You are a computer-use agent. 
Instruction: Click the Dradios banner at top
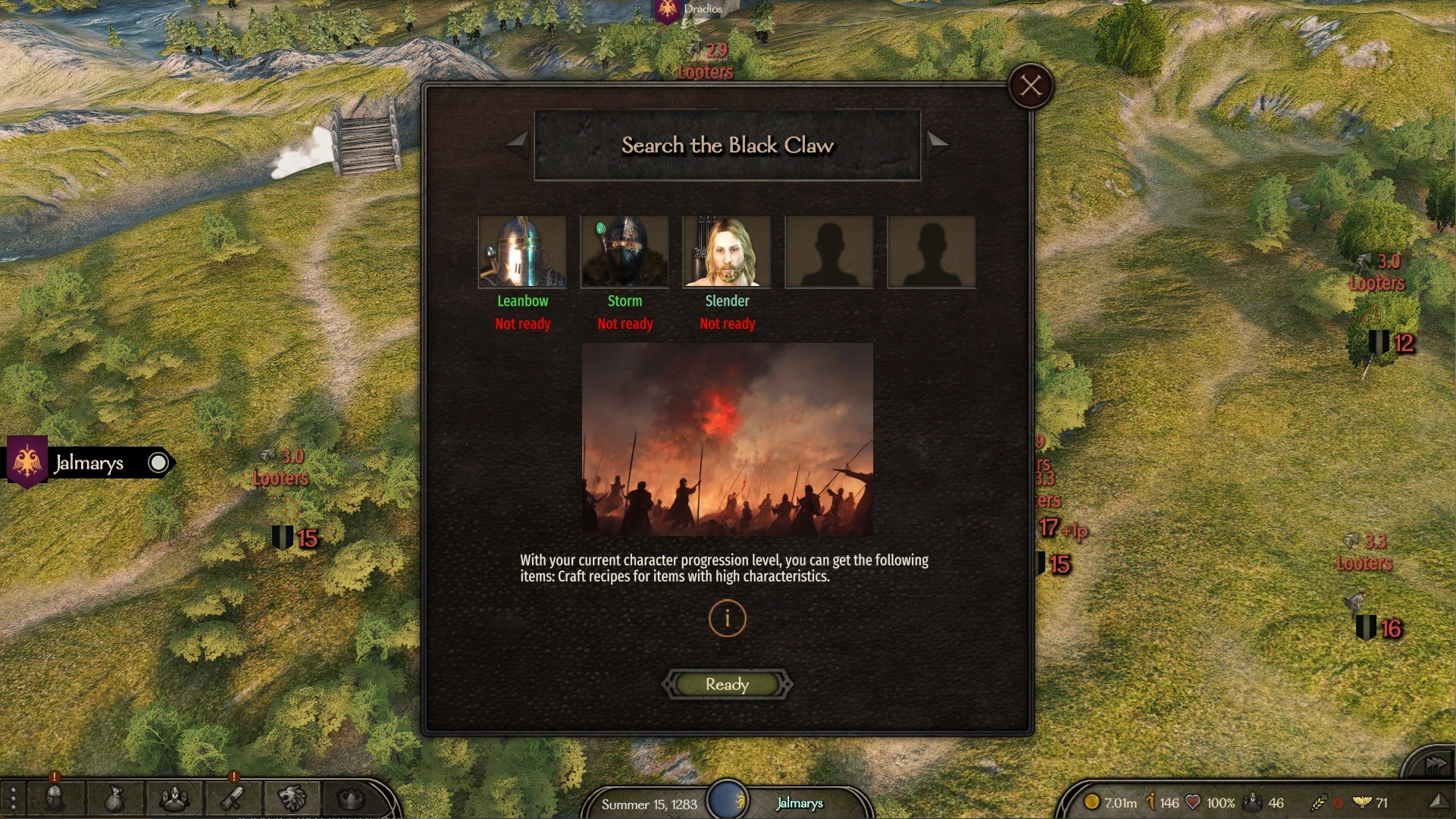(667, 11)
